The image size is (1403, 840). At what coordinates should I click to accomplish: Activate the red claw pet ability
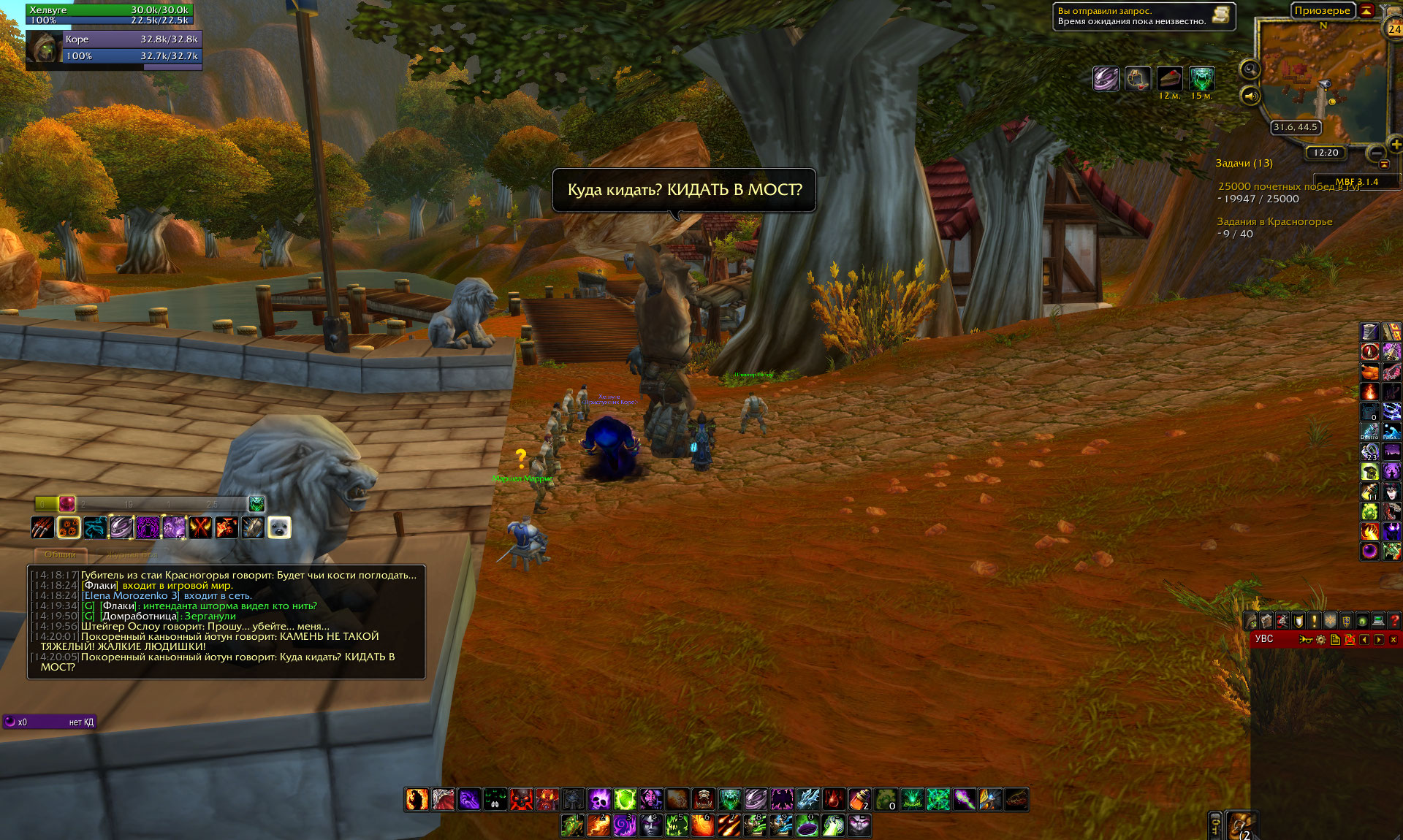point(42,527)
